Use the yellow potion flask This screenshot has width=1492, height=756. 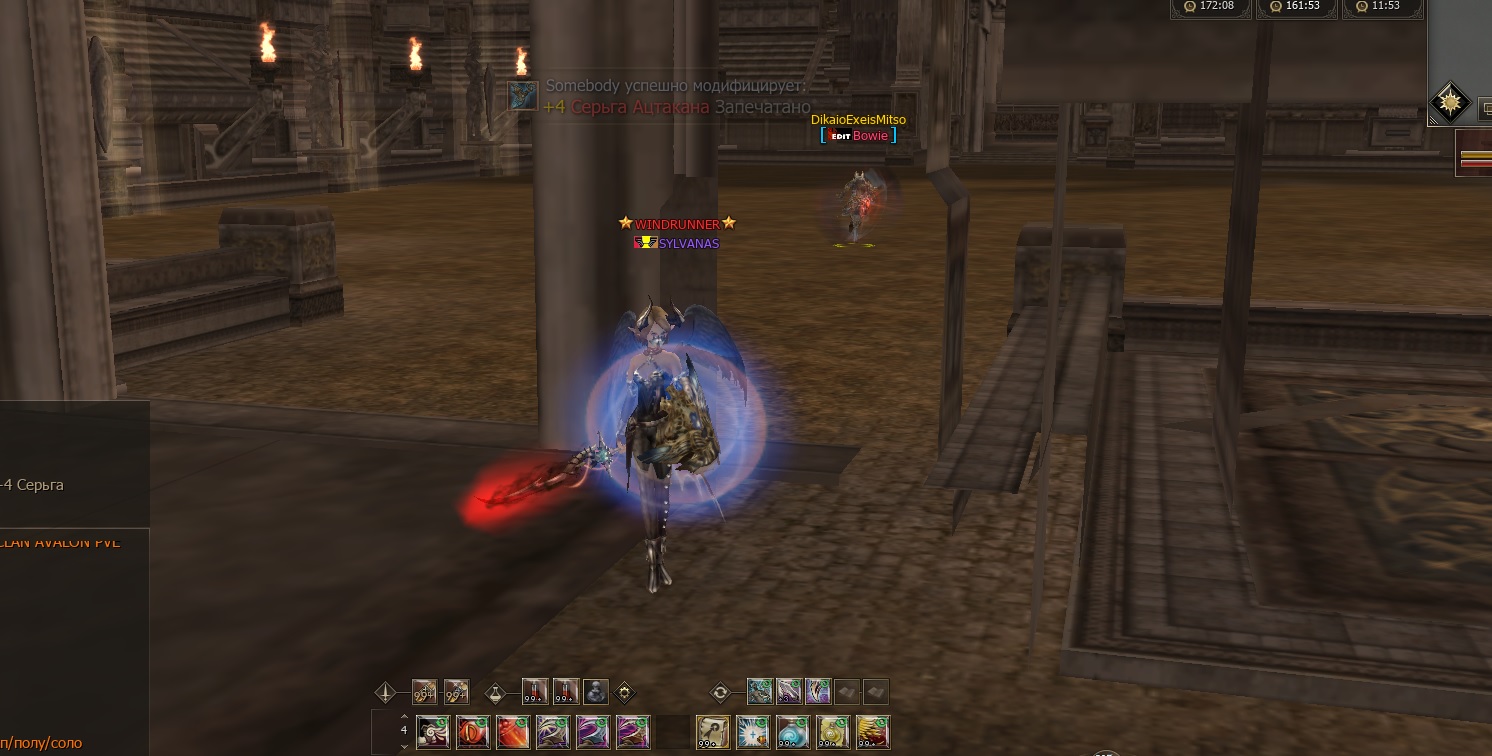(833, 732)
